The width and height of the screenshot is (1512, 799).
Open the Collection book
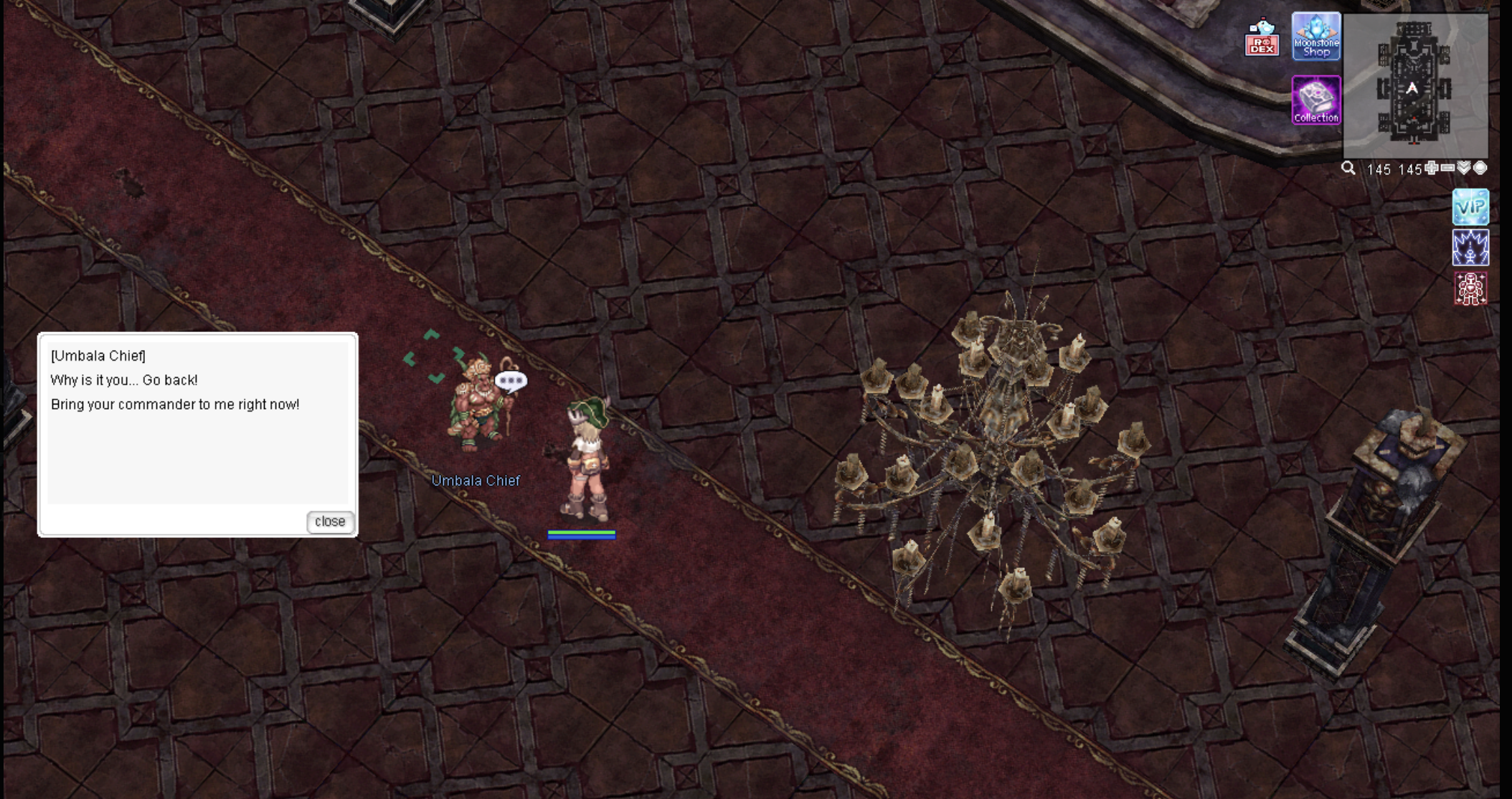coord(1316,100)
